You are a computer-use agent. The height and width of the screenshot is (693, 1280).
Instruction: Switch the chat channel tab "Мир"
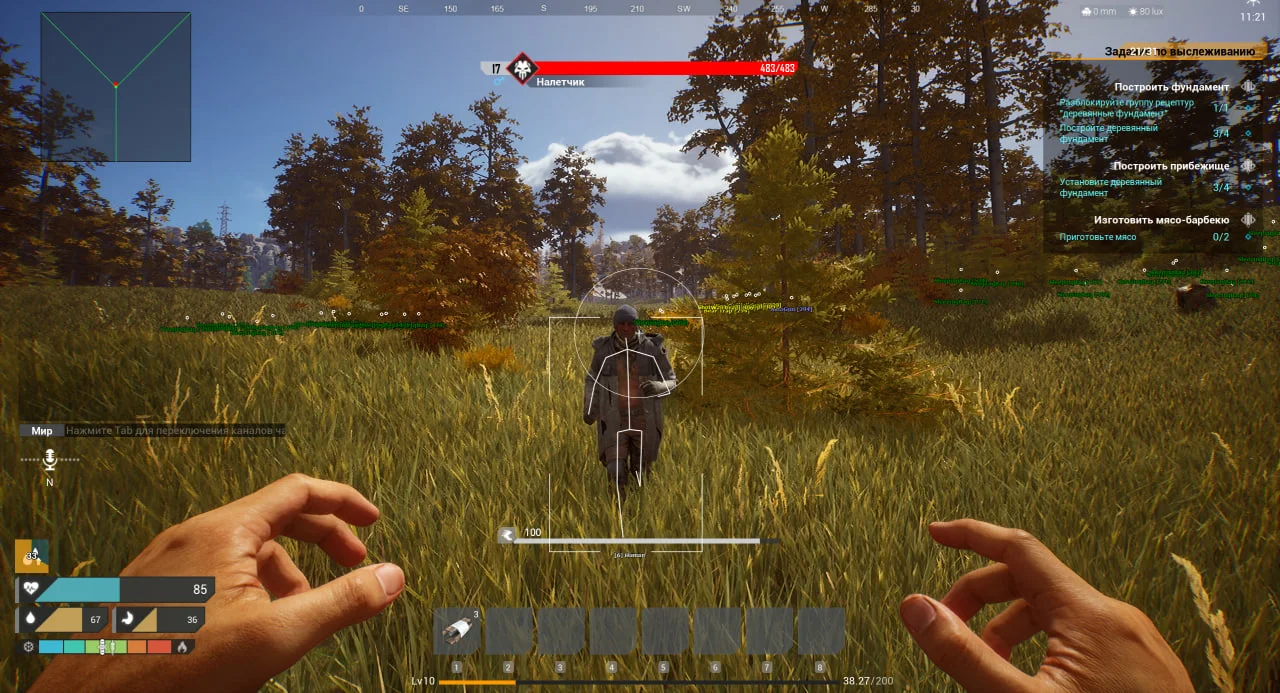pyautogui.click(x=42, y=431)
